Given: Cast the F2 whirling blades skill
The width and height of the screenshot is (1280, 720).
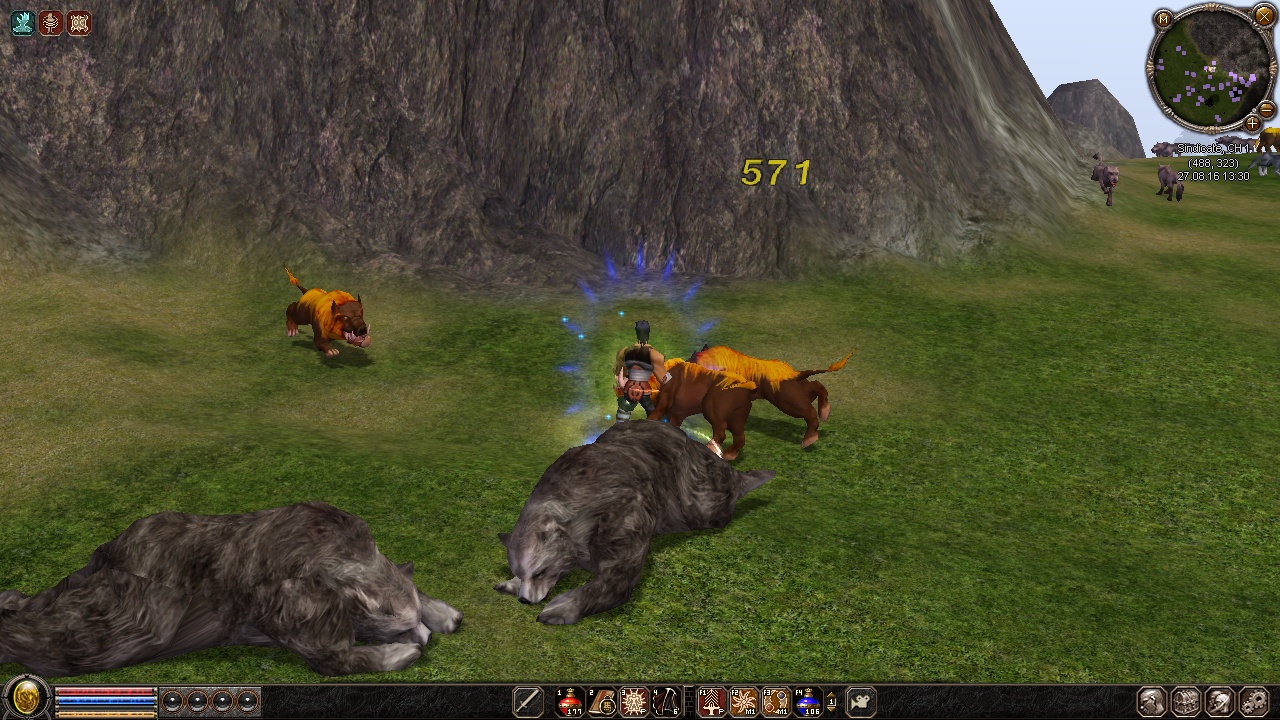Looking at the screenshot, I should click(744, 702).
